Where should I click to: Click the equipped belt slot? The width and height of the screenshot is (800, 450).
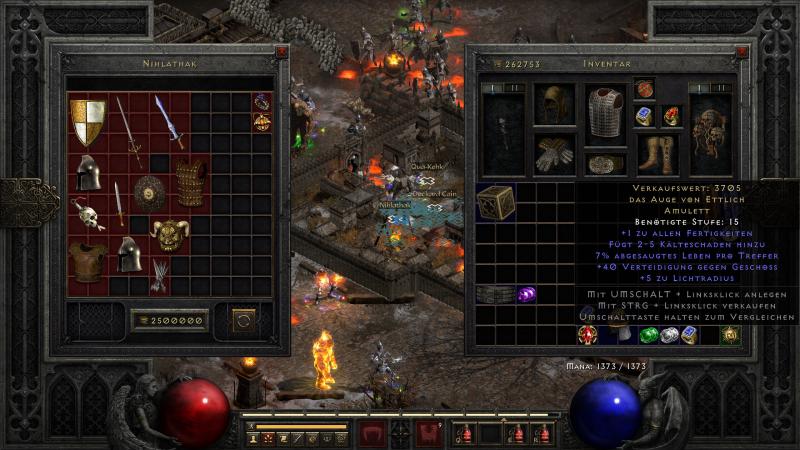(x=603, y=165)
